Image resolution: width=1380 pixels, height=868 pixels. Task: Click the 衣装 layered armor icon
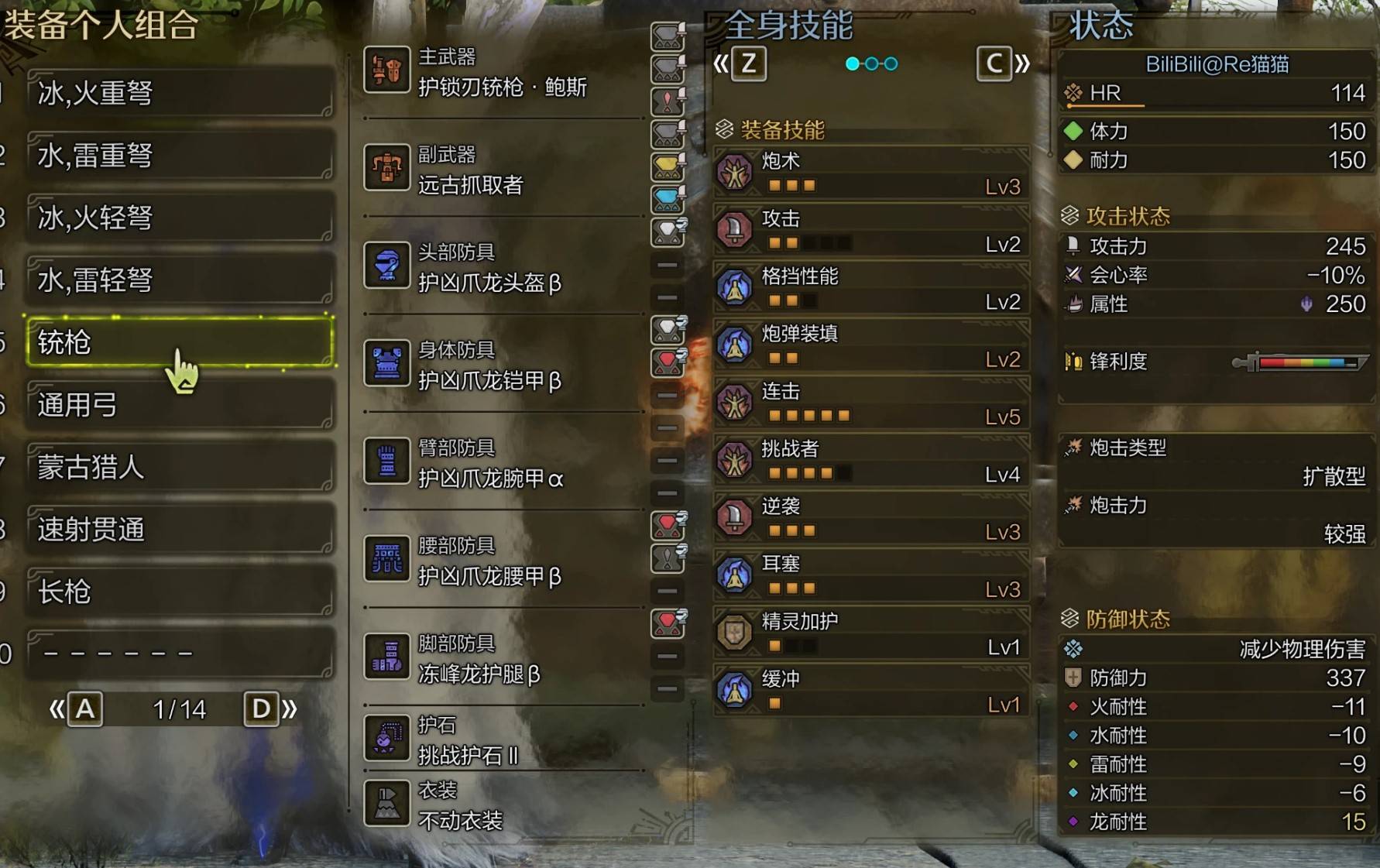(387, 802)
